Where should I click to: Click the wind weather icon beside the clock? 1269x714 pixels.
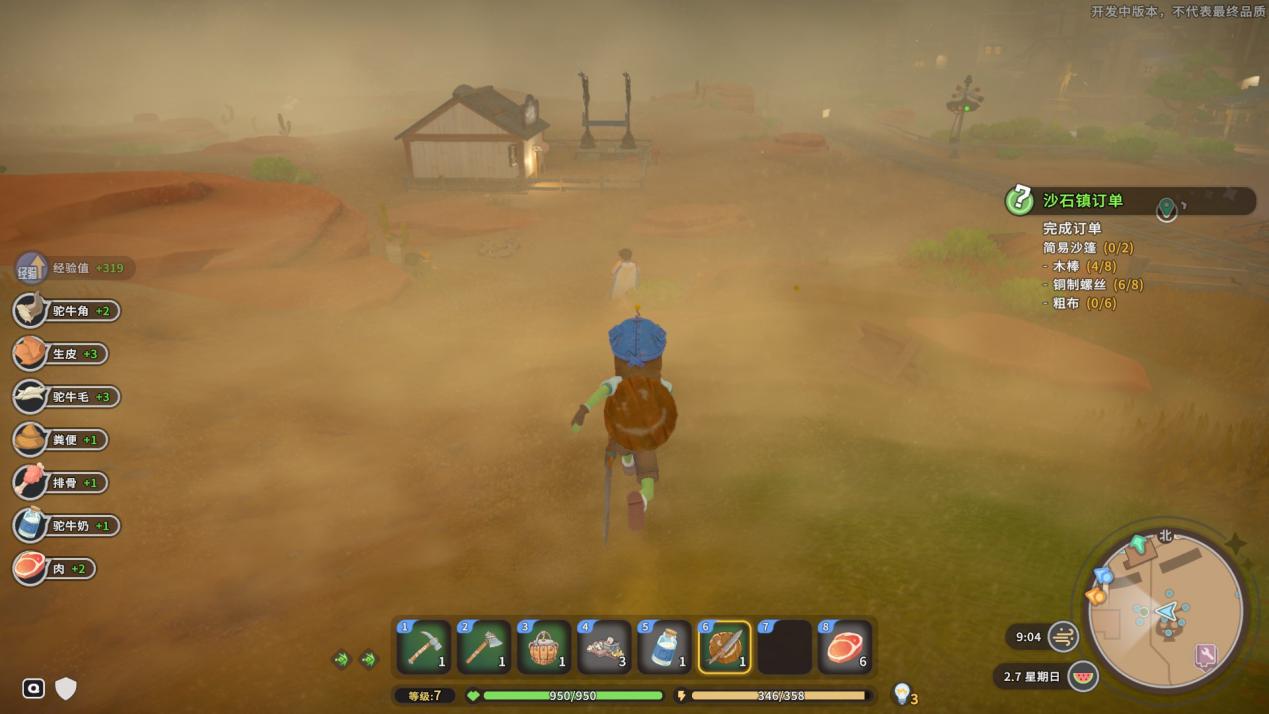pyautogui.click(x=1064, y=636)
